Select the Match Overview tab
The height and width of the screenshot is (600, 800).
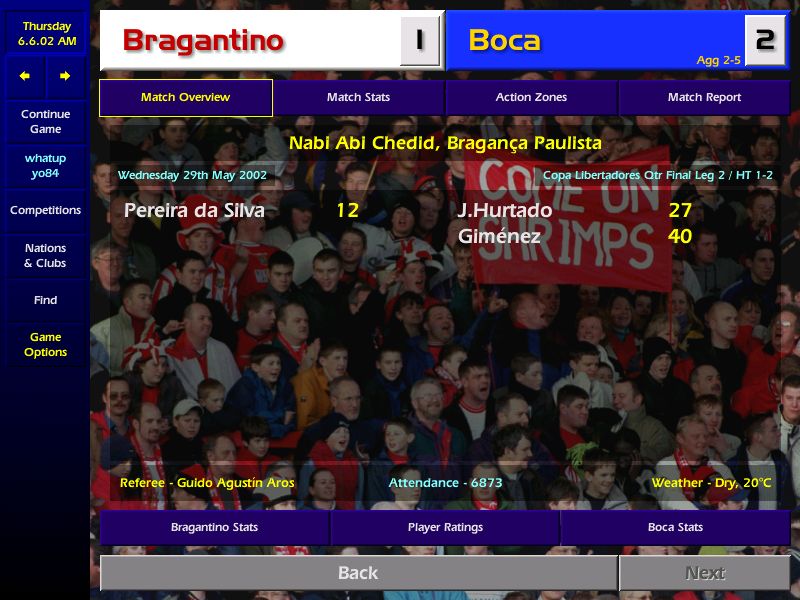185,97
